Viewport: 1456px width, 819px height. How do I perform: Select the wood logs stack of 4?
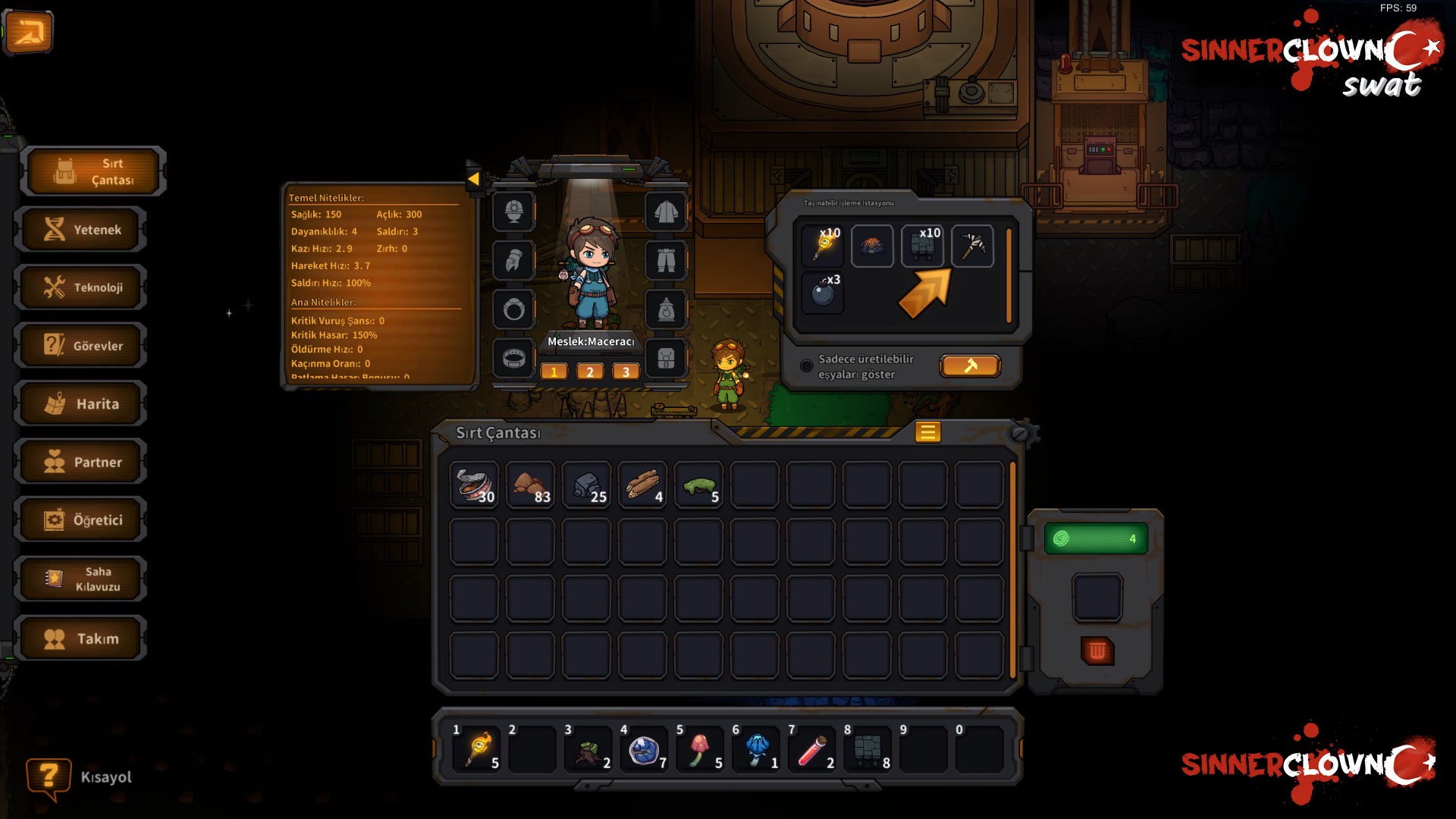[x=642, y=485]
